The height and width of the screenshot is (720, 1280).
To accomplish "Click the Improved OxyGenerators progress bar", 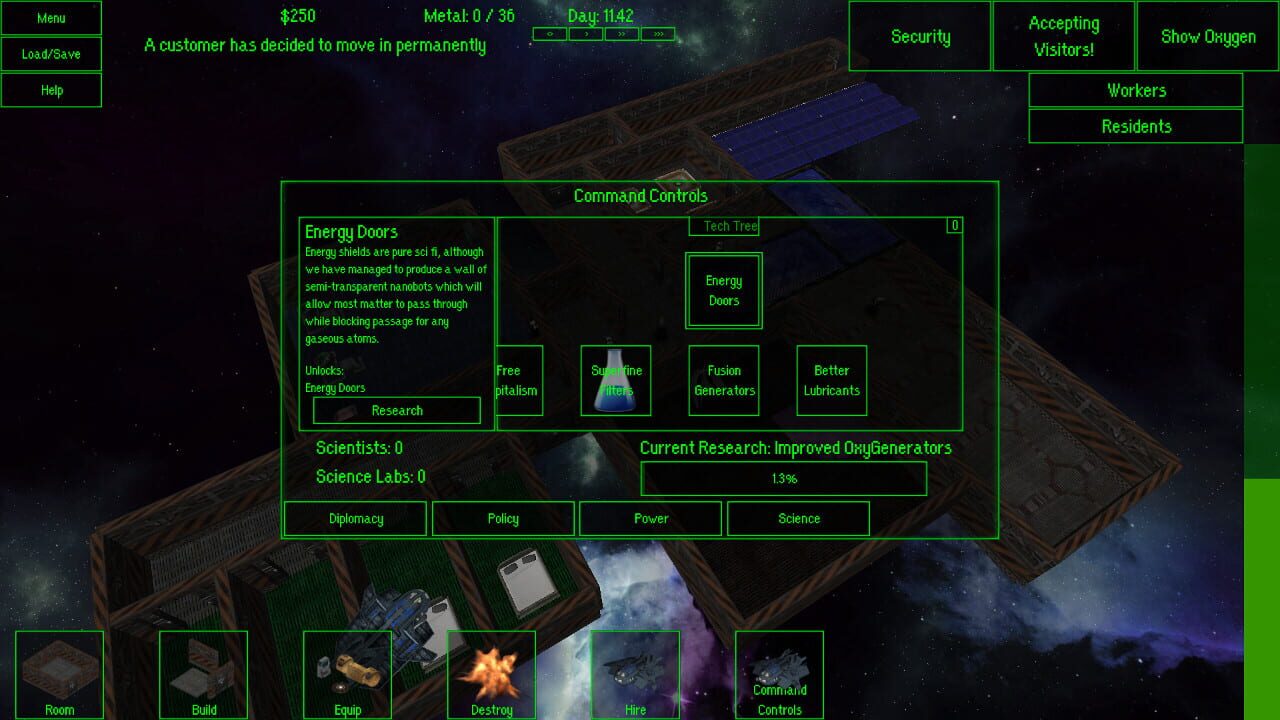I will tap(784, 478).
